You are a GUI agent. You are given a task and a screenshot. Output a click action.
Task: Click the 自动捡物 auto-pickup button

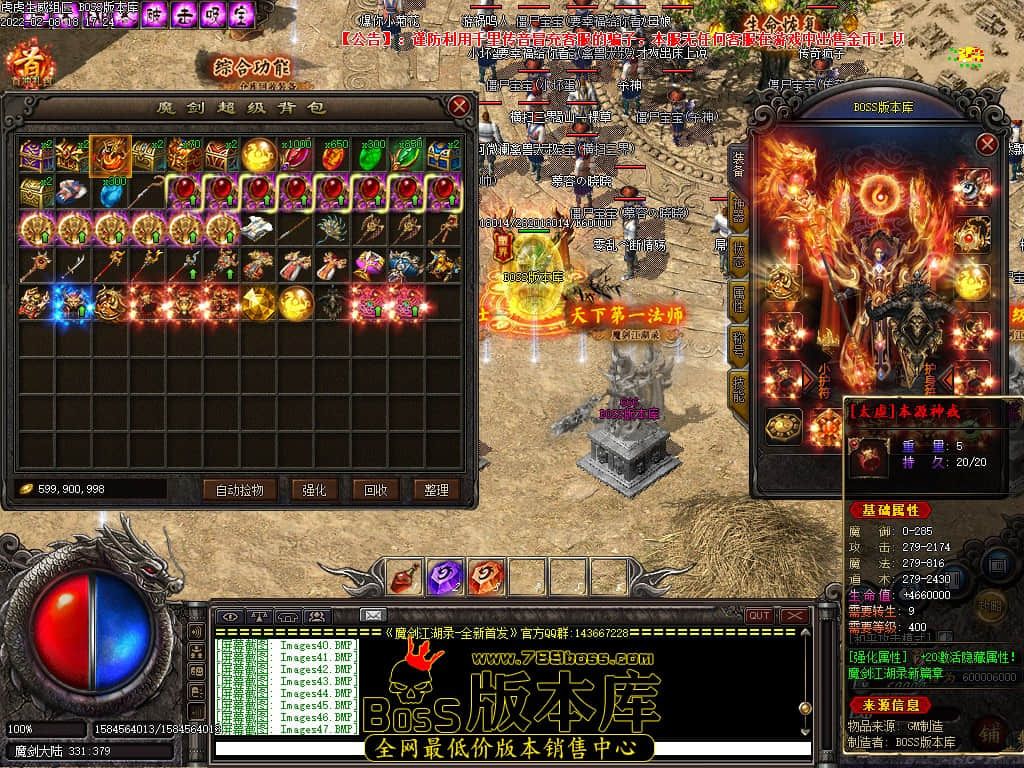coord(239,490)
